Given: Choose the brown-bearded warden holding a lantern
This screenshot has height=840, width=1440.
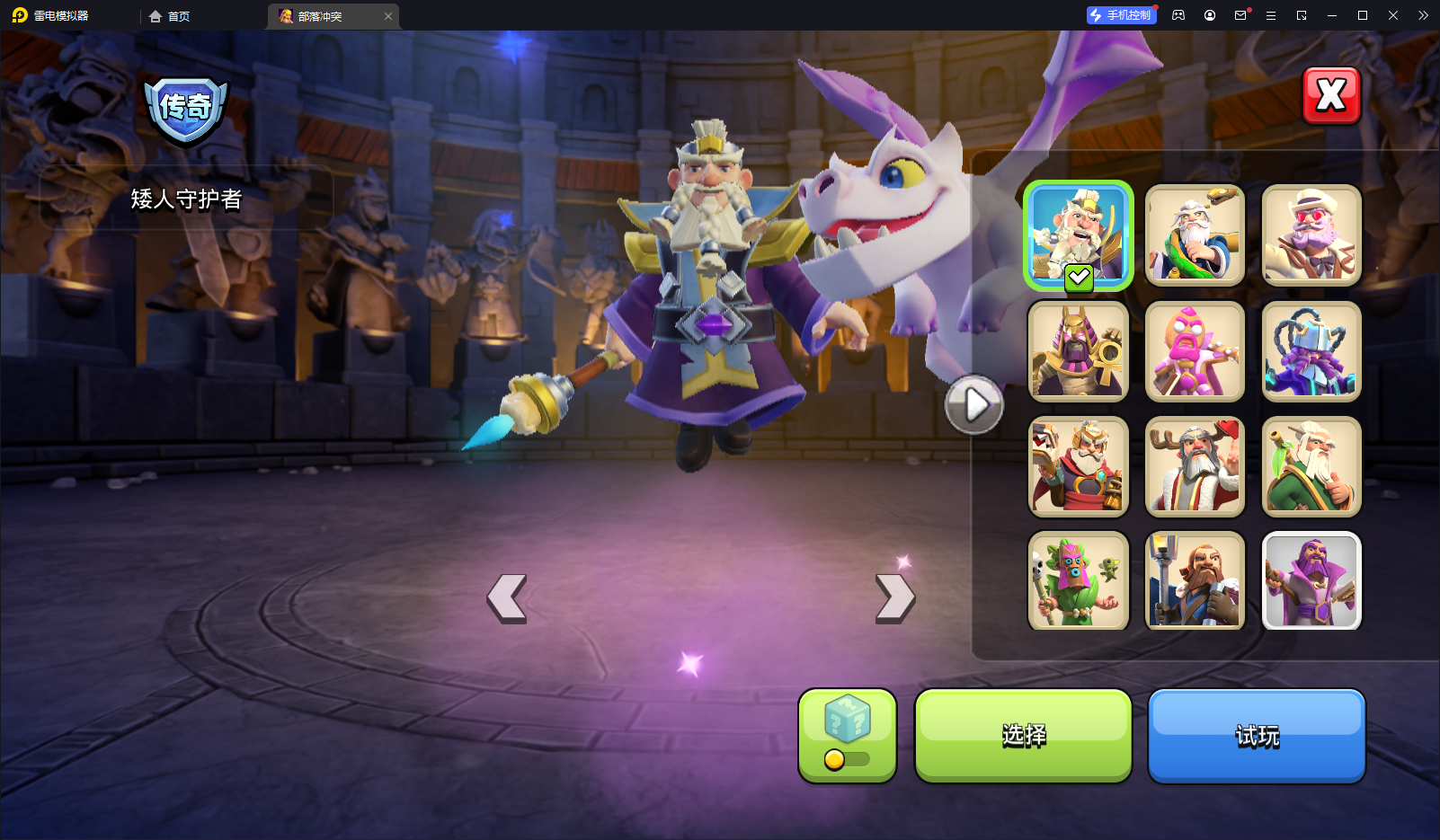Looking at the screenshot, I should click(1195, 580).
